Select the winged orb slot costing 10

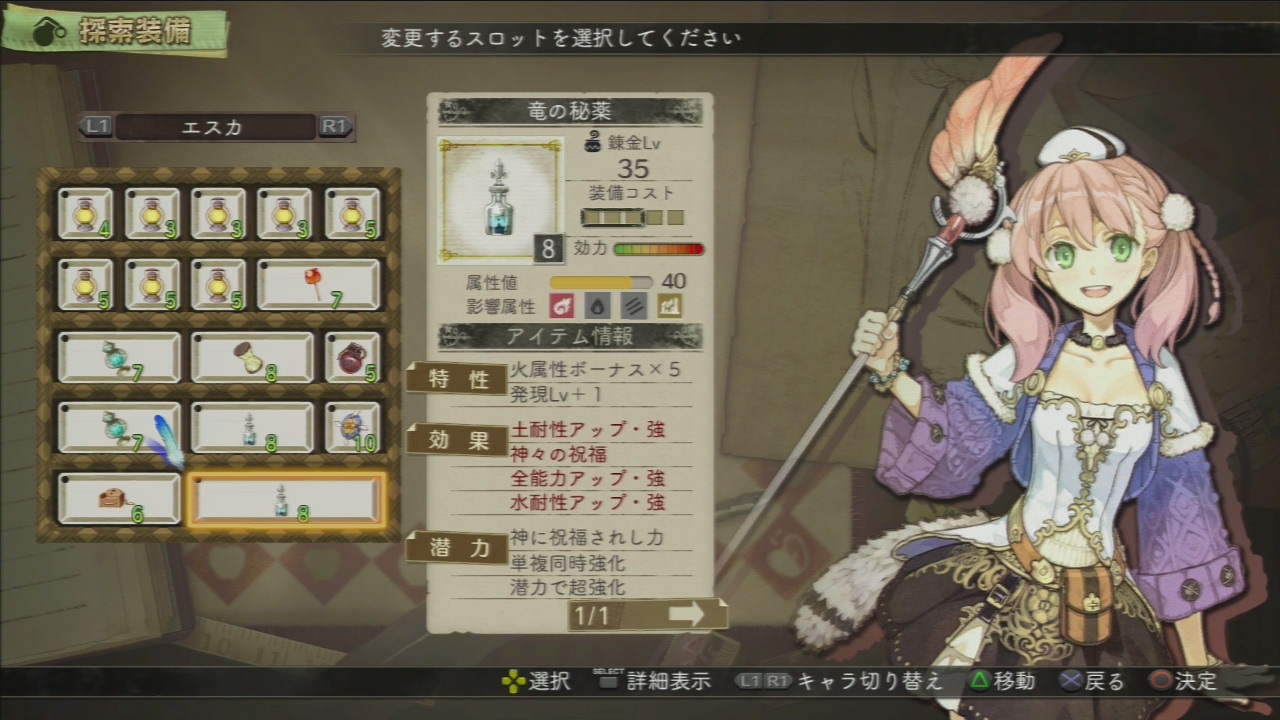[352, 427]
